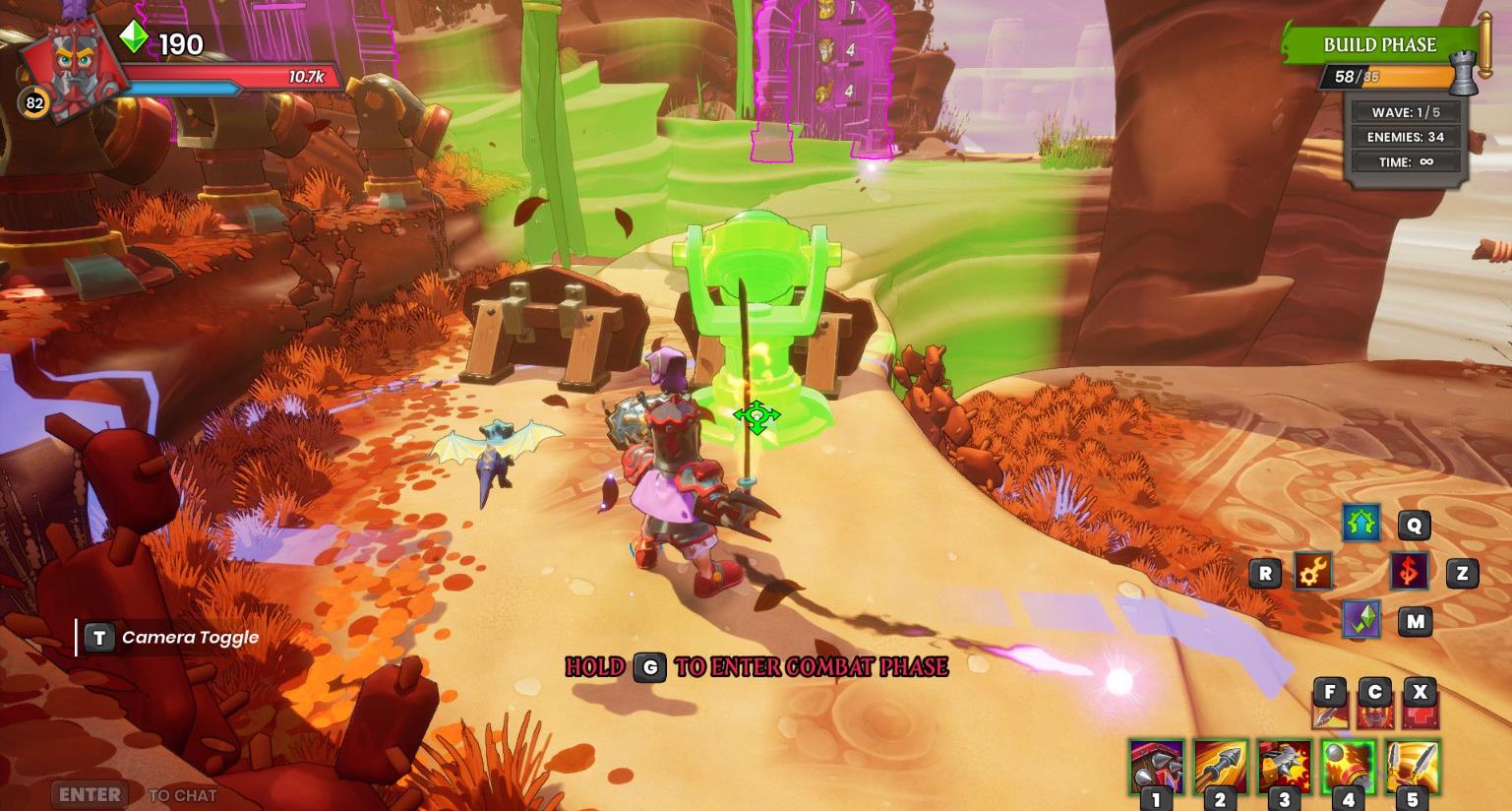Click the Build Phase banner
The image size is (1512, 811).
pos(1381,44)
